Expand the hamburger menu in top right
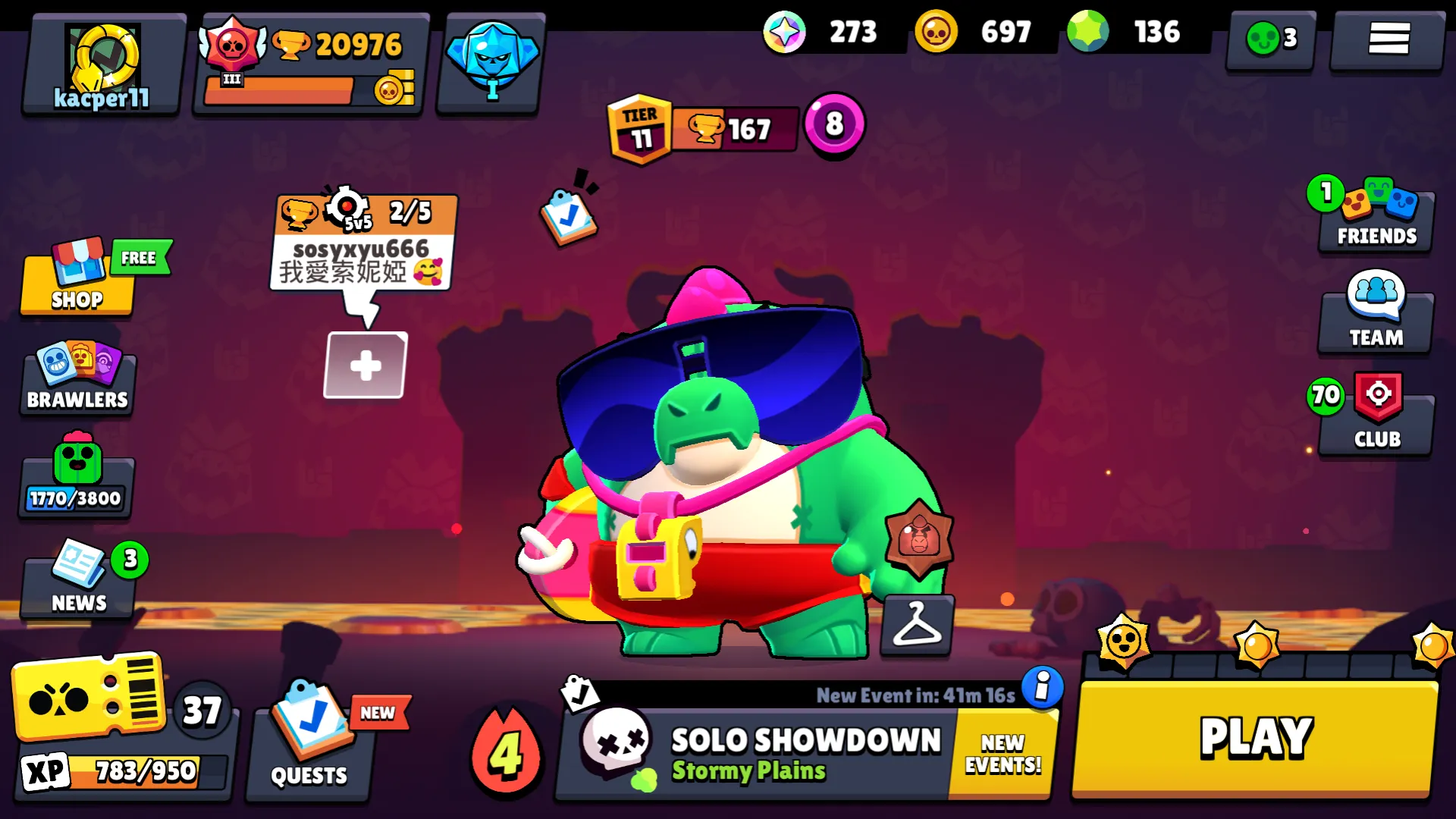1456x819 pixels. (x=1388, y=39)
